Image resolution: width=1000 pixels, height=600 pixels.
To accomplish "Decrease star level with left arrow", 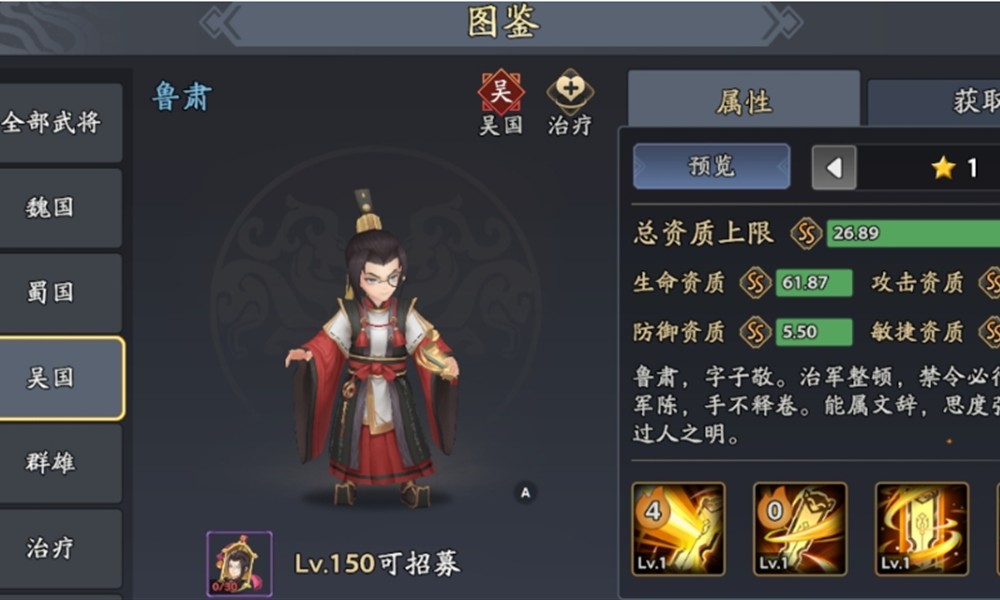I will [x=833, y=167].
